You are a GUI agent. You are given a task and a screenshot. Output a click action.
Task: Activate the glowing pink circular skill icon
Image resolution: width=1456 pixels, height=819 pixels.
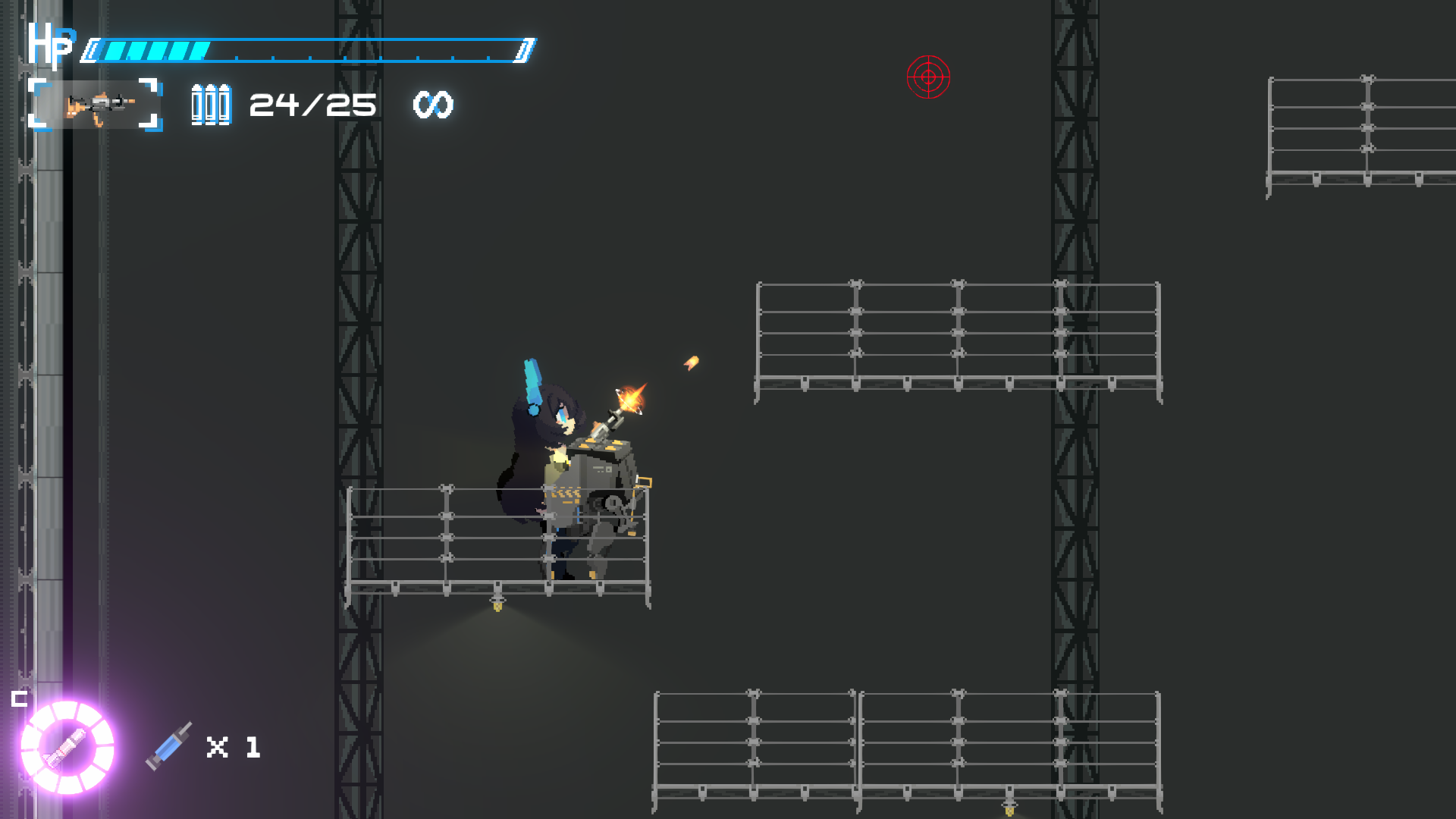tap(67, 747)
